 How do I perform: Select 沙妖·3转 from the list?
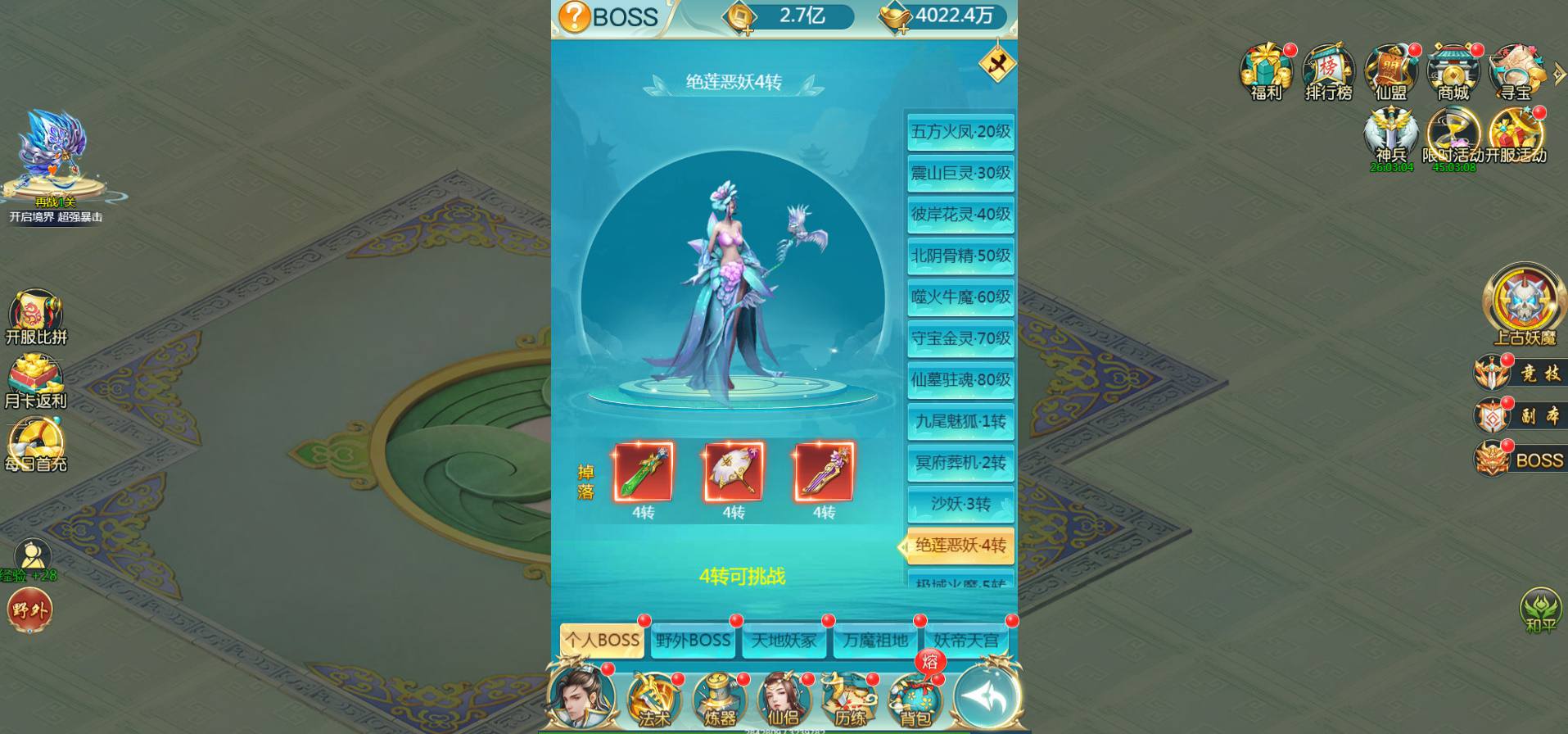click(960, 505)
